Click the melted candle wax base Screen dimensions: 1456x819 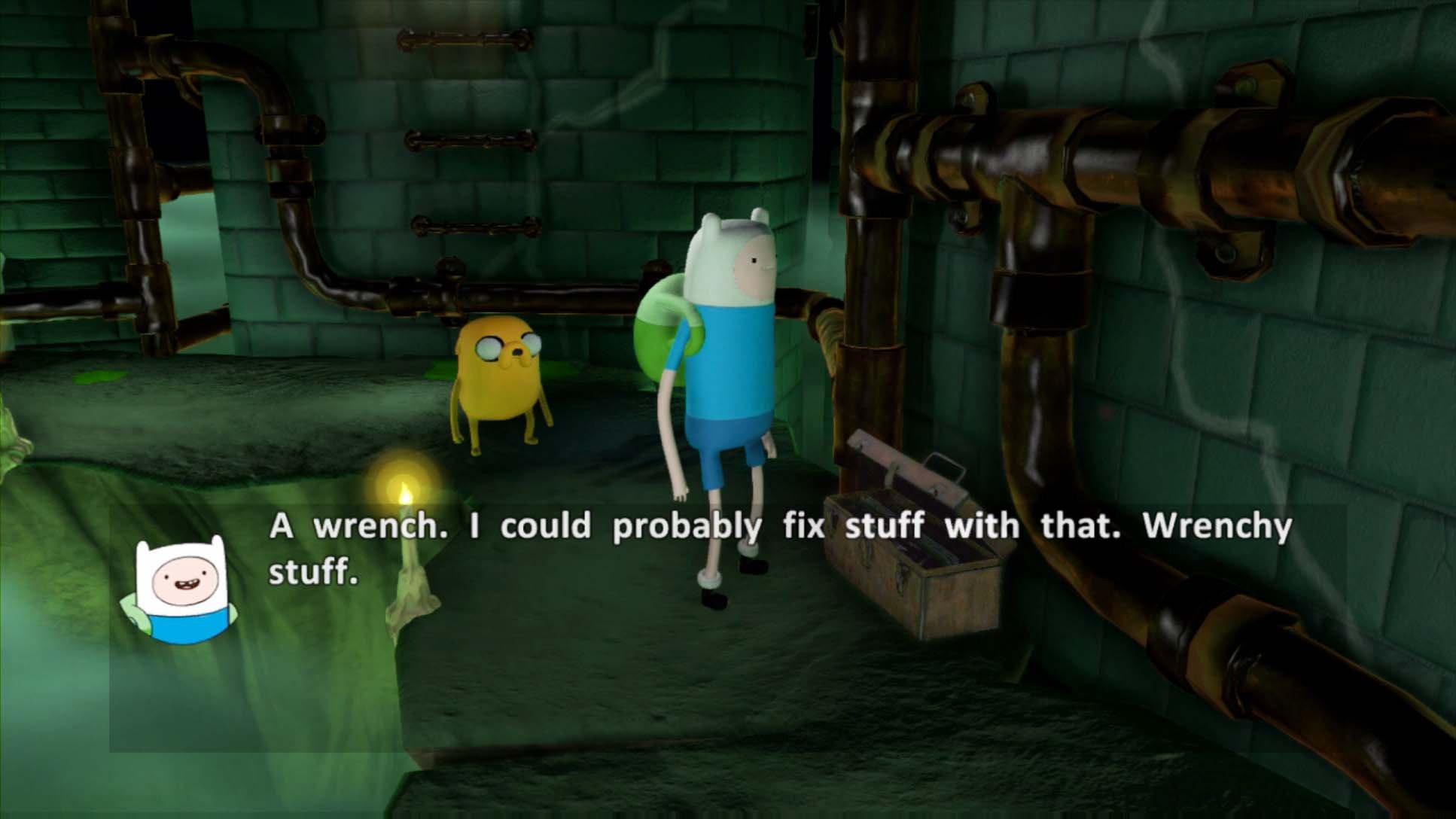(410, 595)
